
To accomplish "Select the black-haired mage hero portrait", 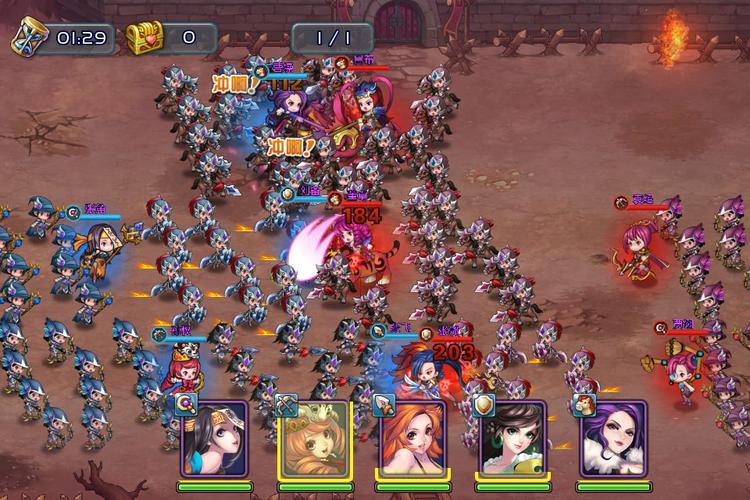I will click(213, 438).
